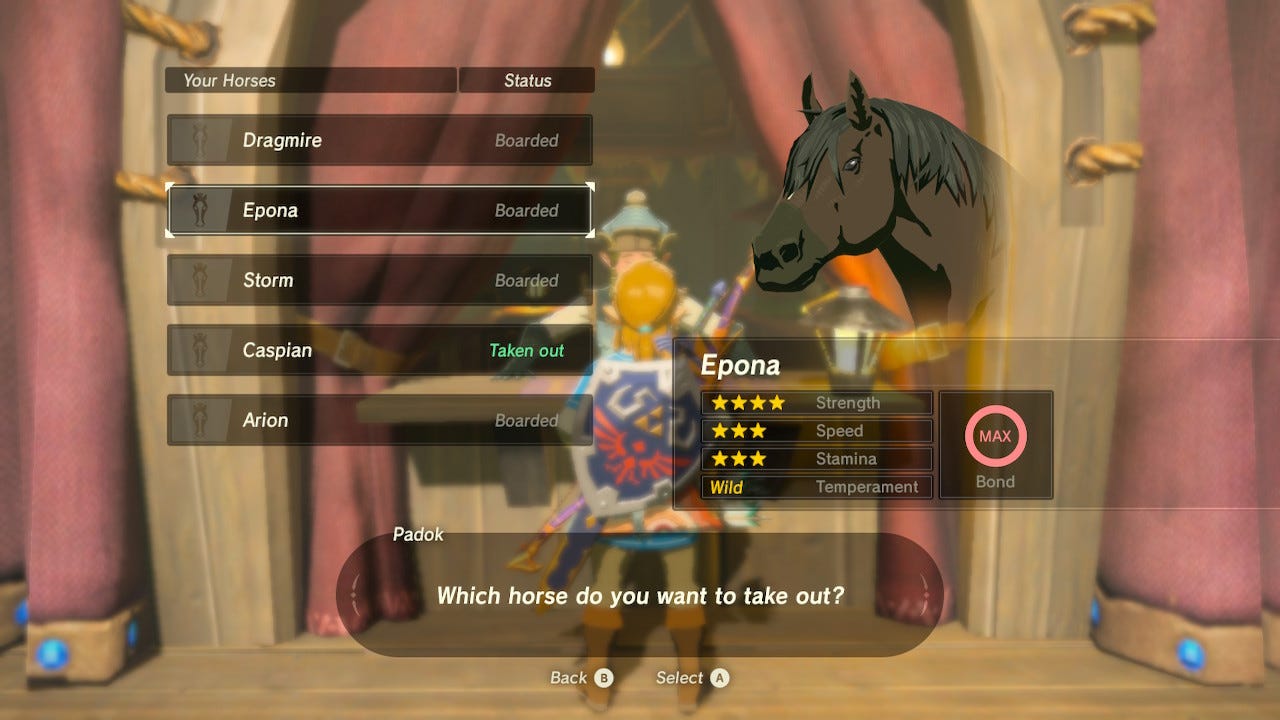
Task: Click the Taken out status for Caspian
Action: pos(527,350)
